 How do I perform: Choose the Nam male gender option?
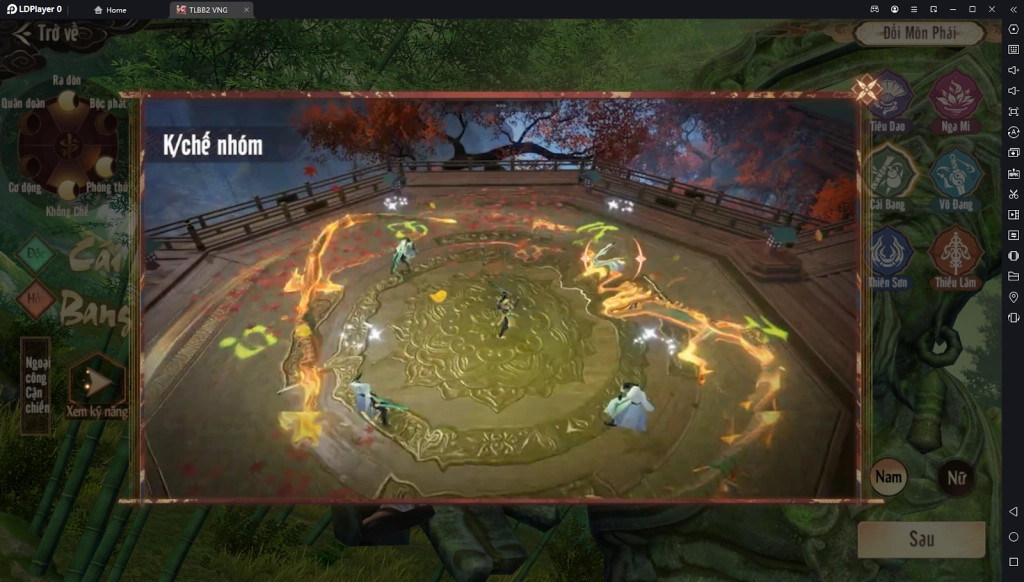point(888,477)
